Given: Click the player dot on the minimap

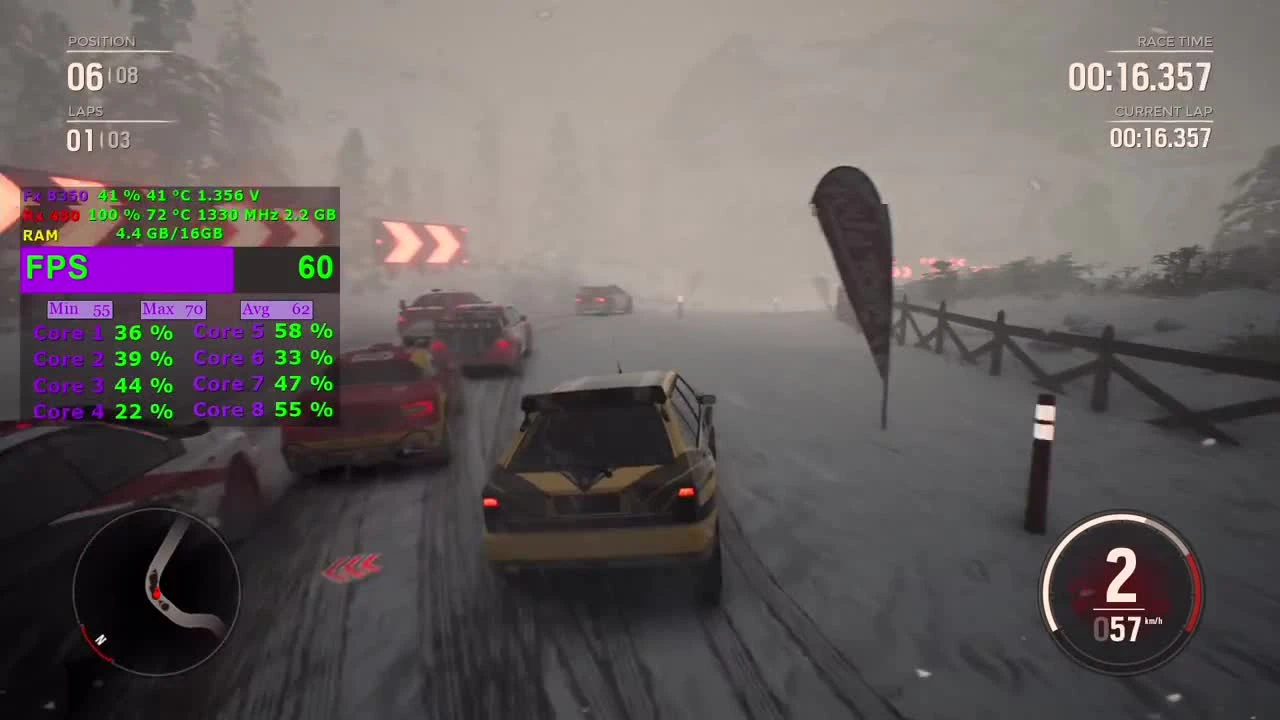Looking at the screenshot, I should point(157,594).
